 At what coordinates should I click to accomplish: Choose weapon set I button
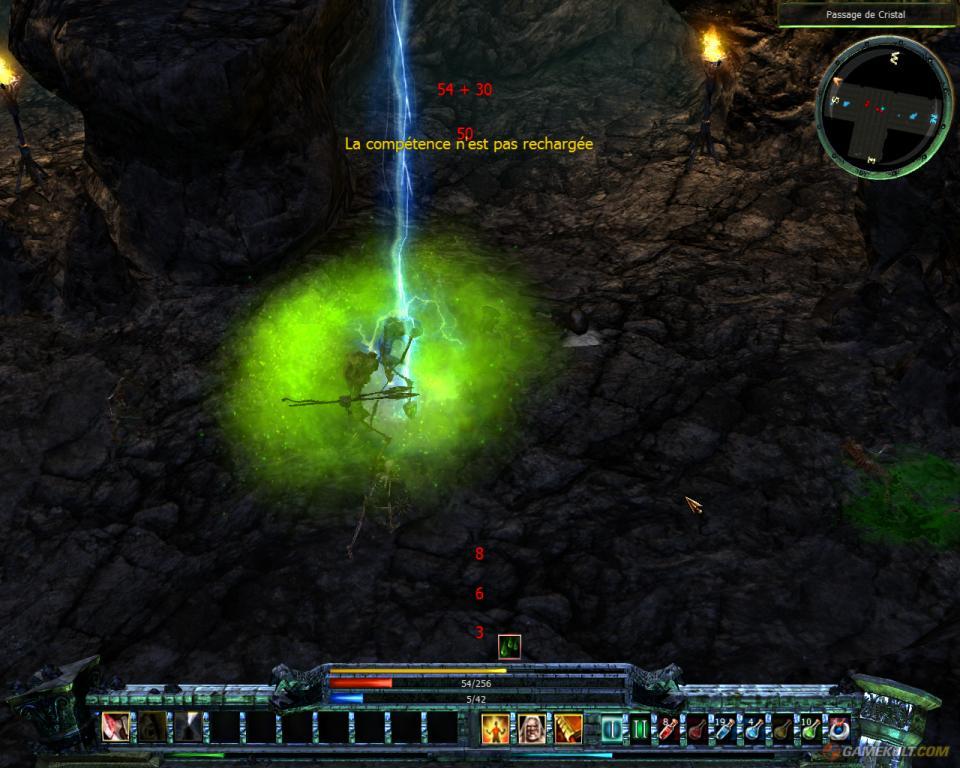coord(612,728)
